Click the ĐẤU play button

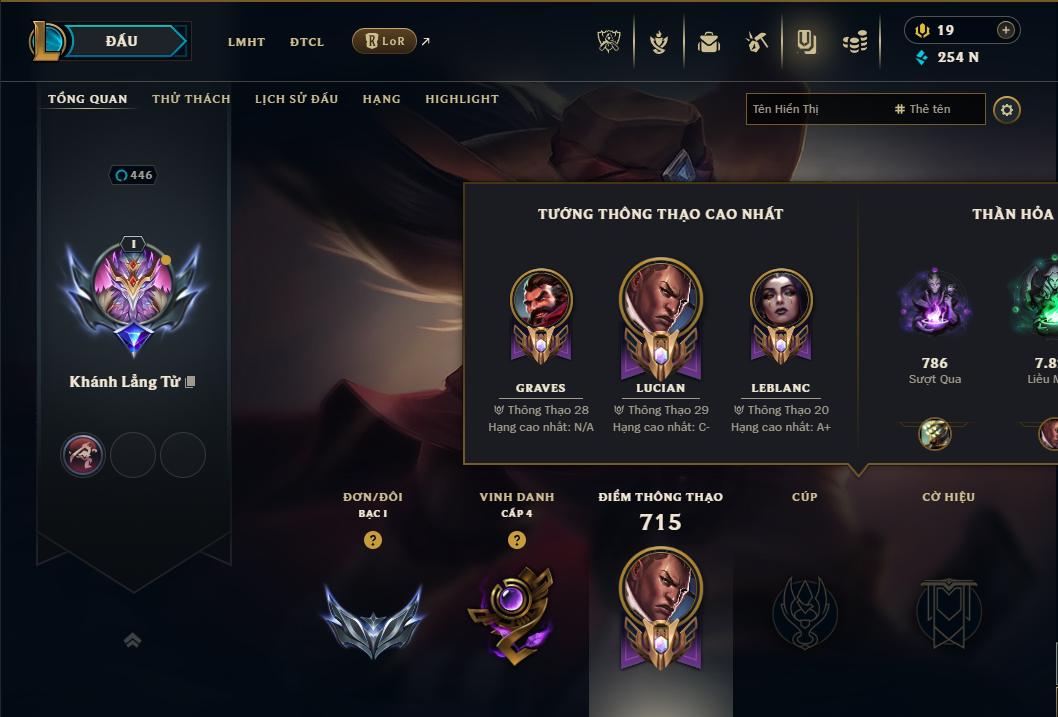122,41
